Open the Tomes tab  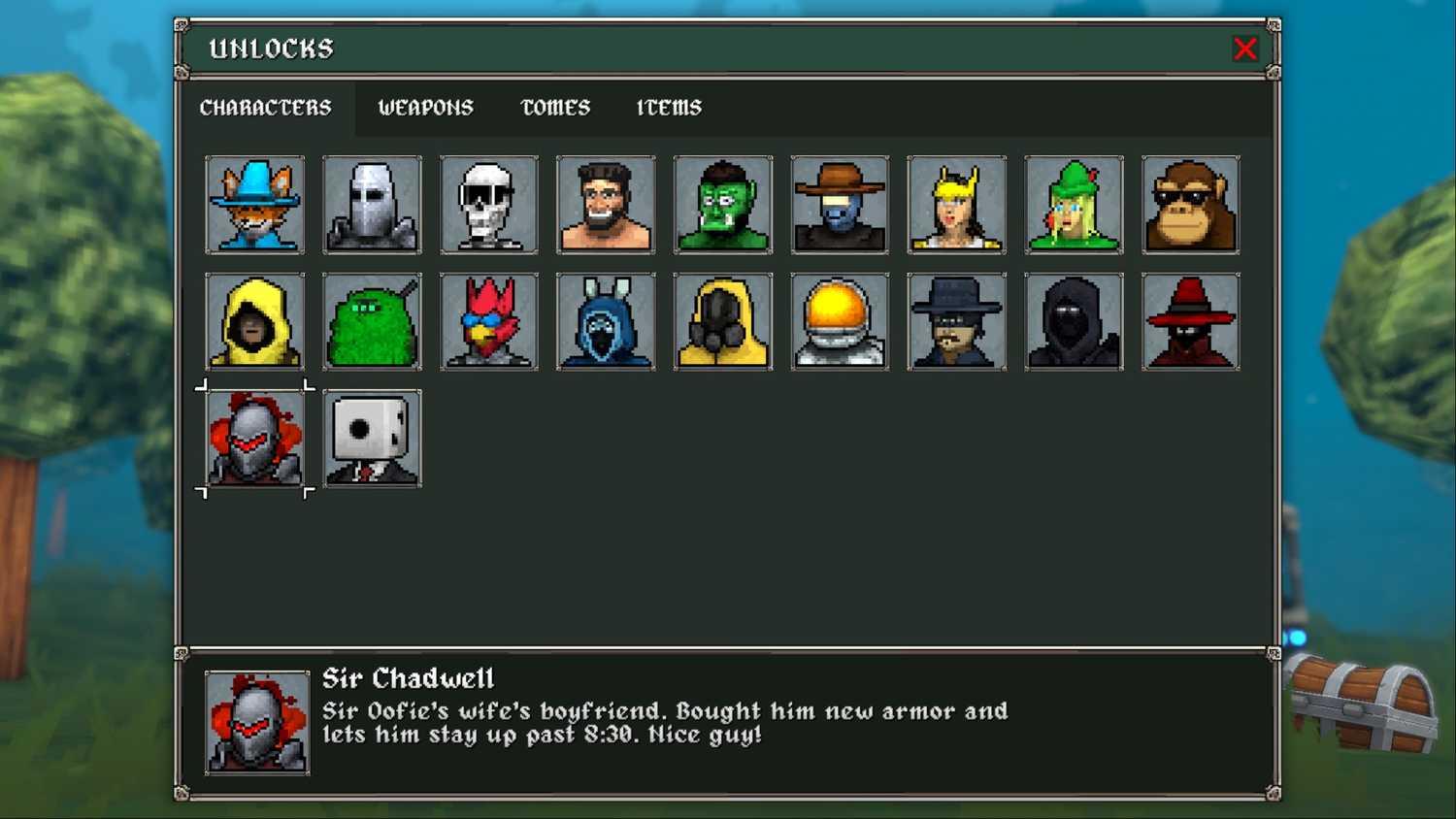point(555,108)
